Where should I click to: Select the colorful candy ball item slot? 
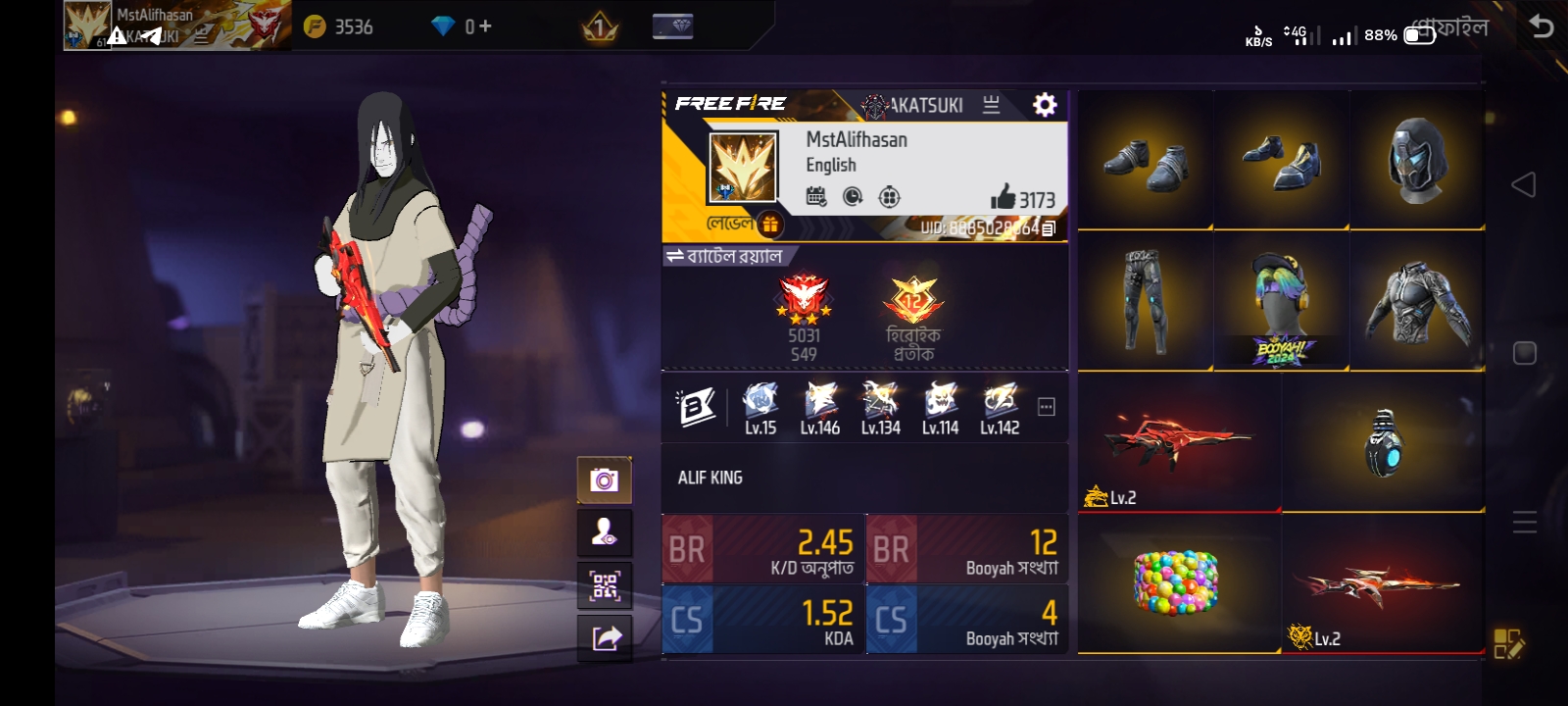[x=1178, y=582]
